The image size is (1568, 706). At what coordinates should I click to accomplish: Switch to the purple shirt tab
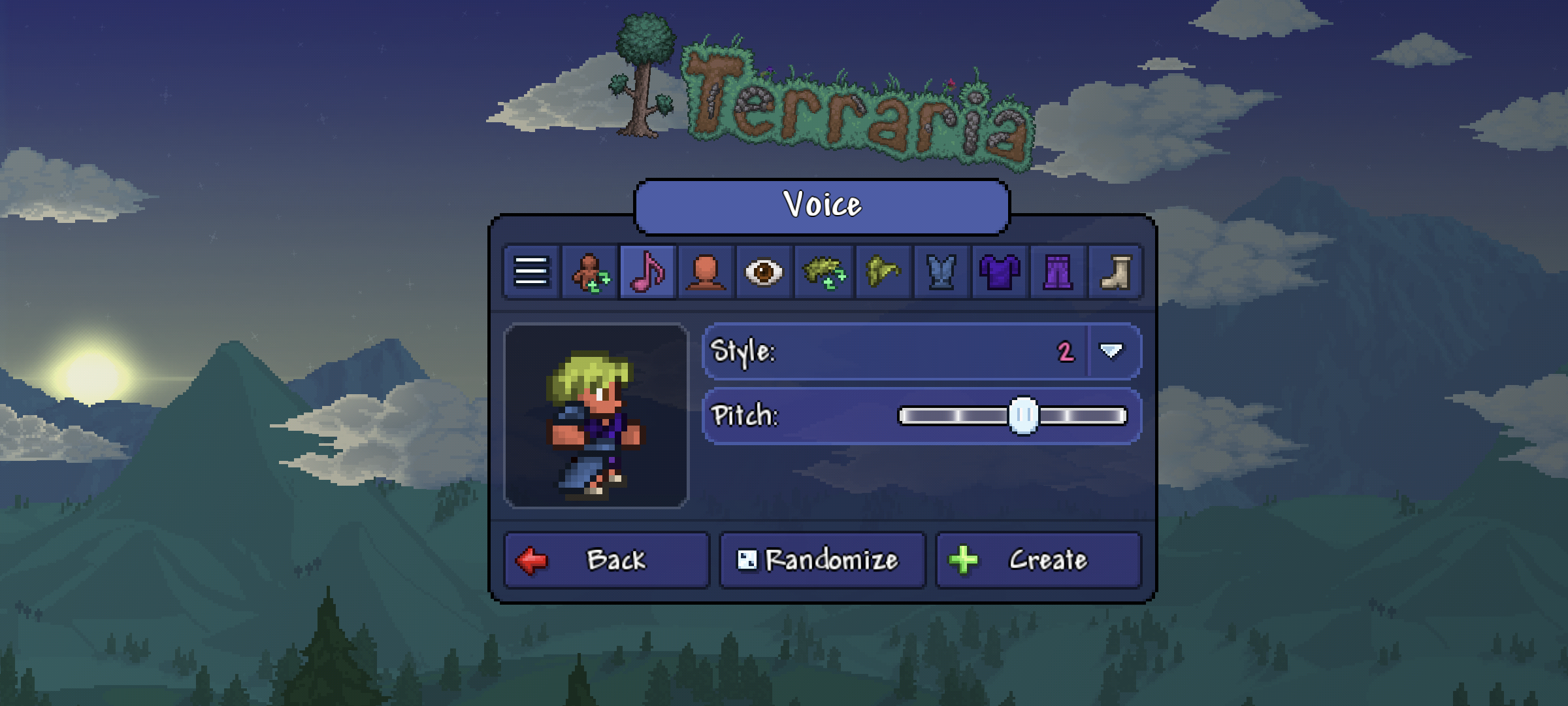(1000, 272)
